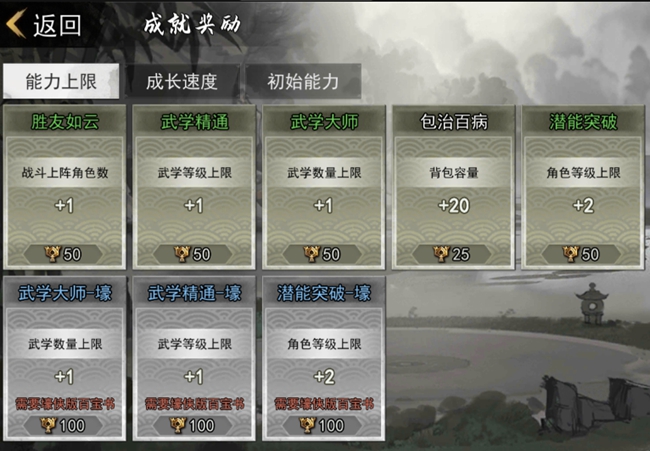Switch to the 成长速度 tab
This screenshot has height=451, width=650.
(181, 82)
